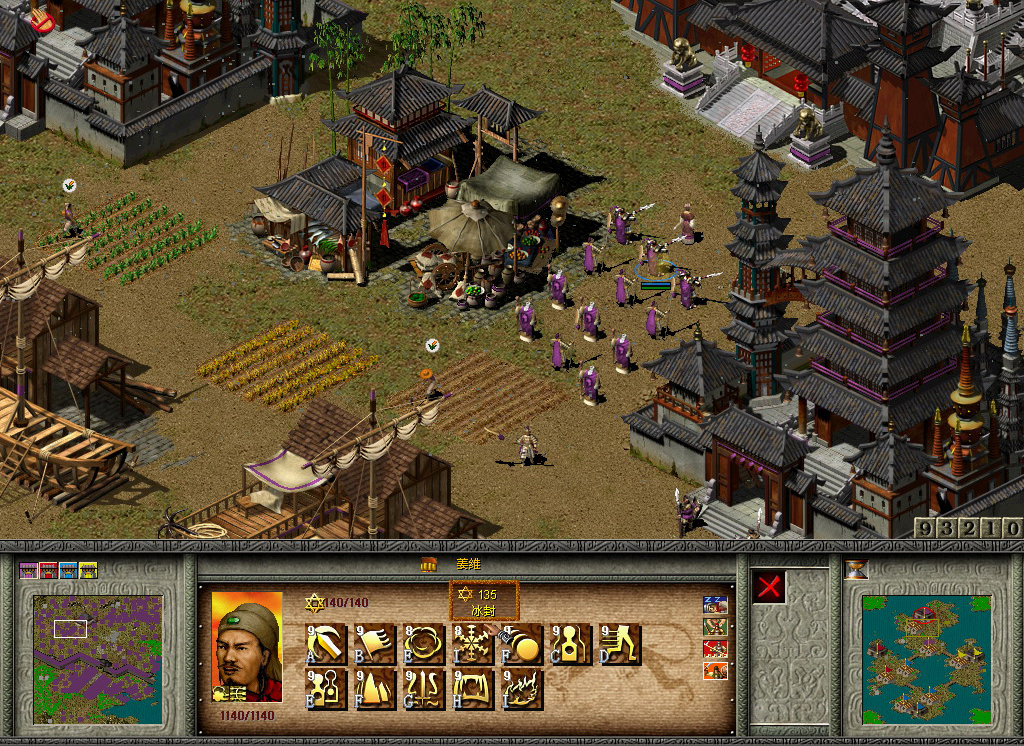
Task: Activate the running figure skill
Action: click(621, 645)
